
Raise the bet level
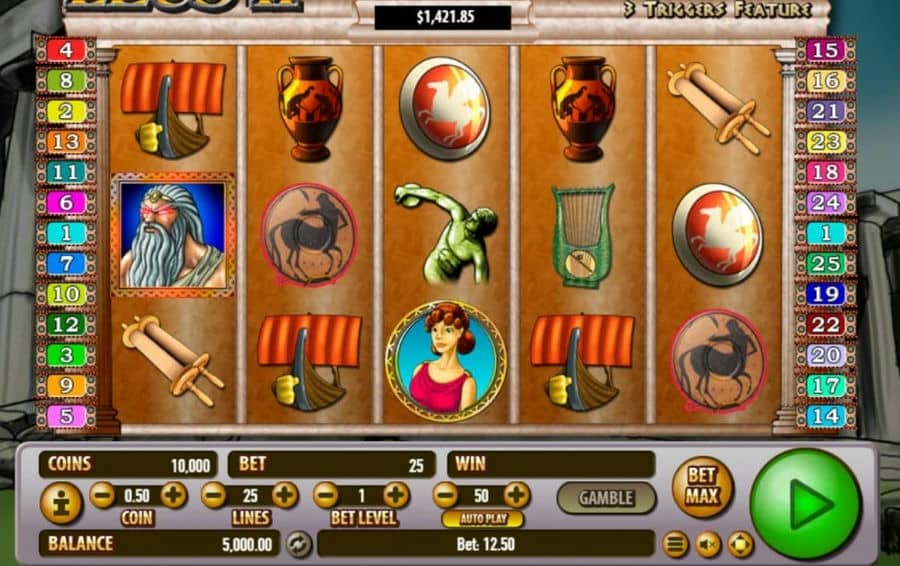(396, 495)
